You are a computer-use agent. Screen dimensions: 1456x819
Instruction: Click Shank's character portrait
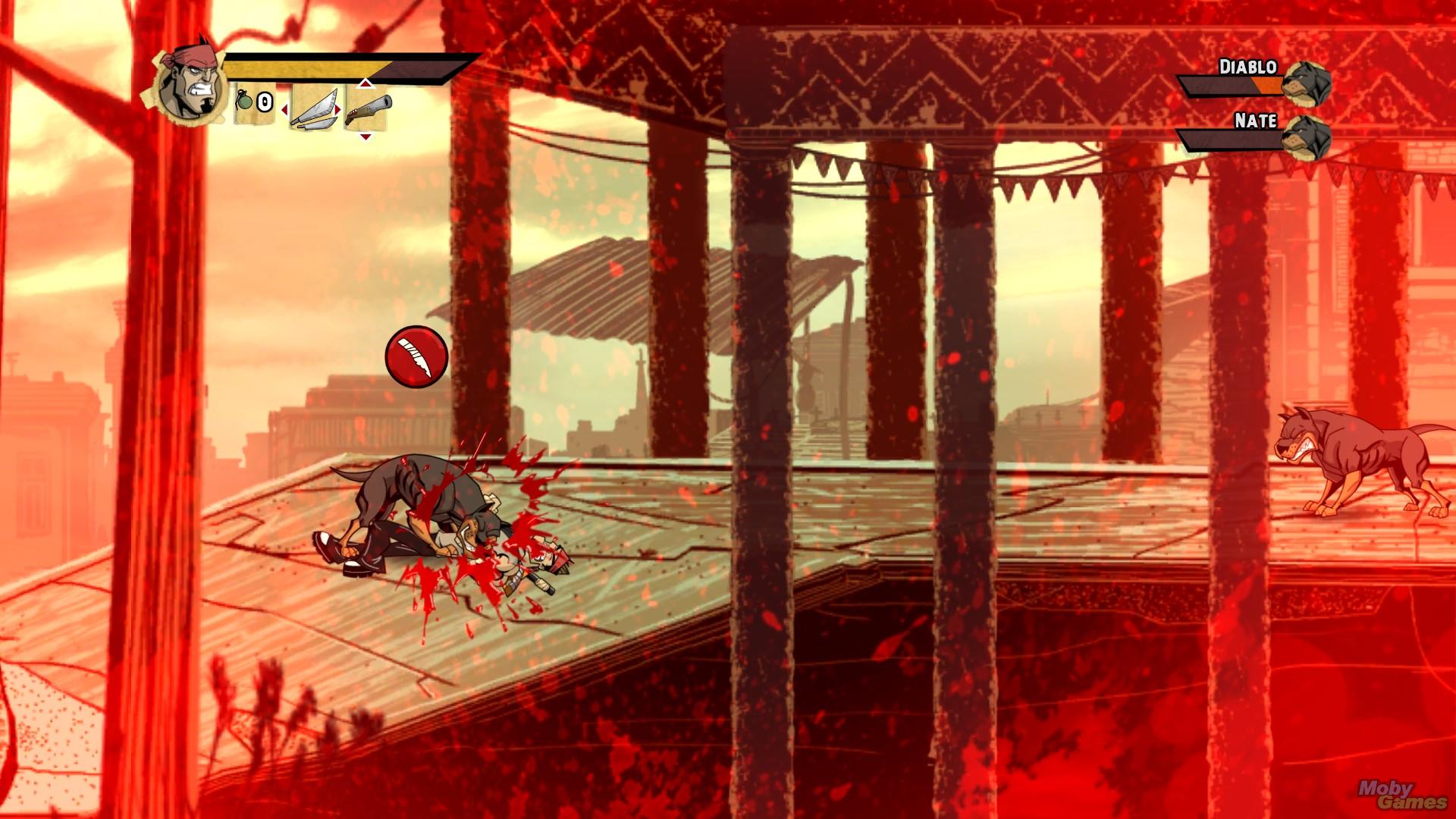[190, 82]
